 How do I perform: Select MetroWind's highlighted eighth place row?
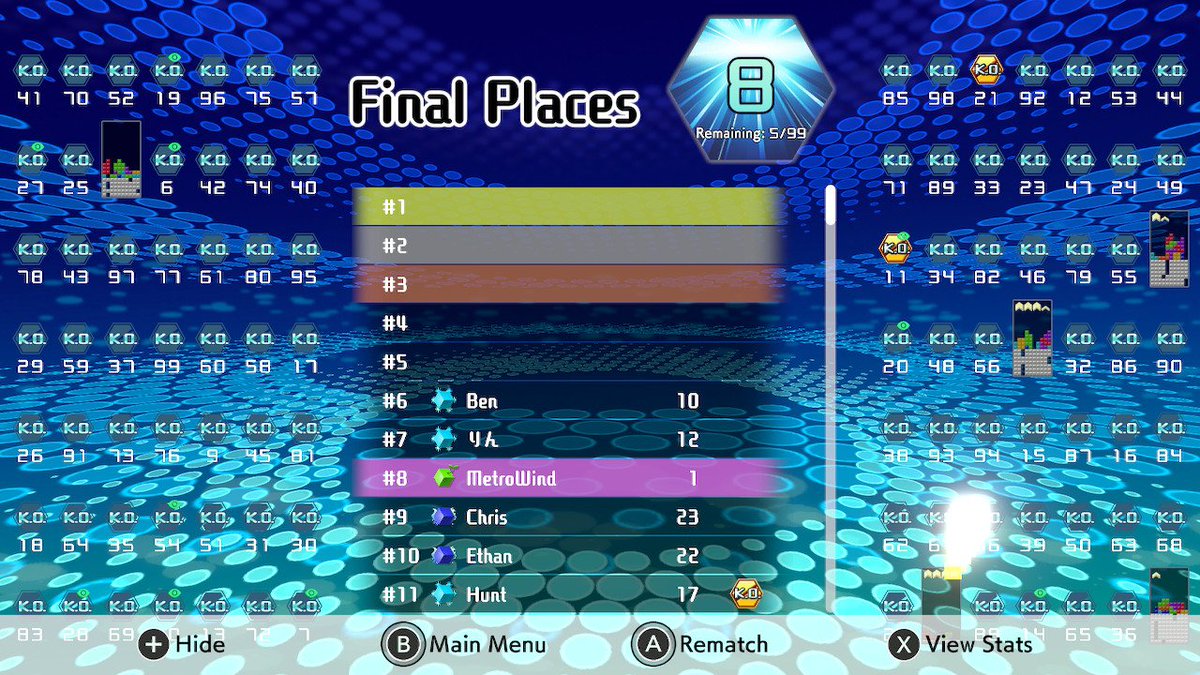coord(565,478)
